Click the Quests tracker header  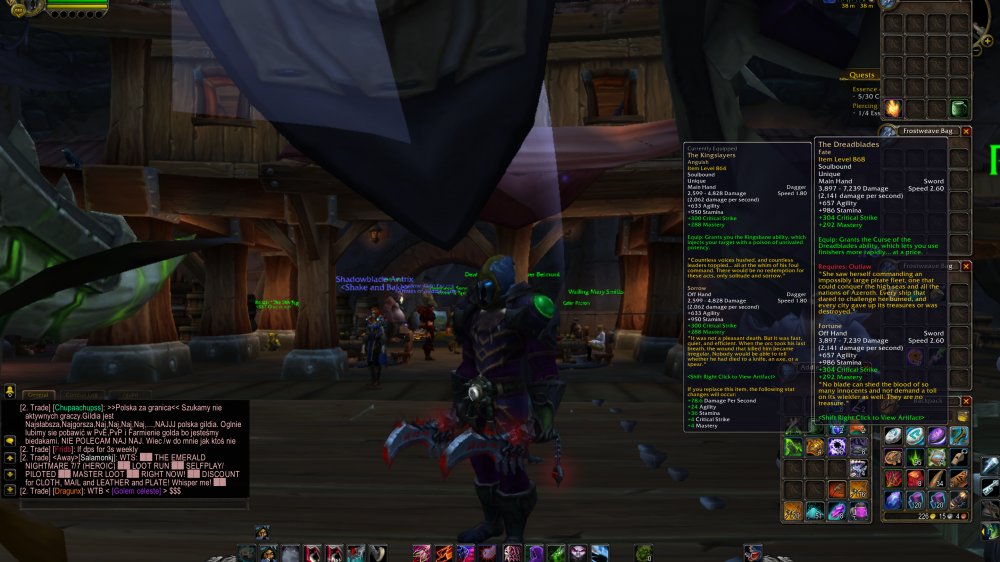(862, 75)
